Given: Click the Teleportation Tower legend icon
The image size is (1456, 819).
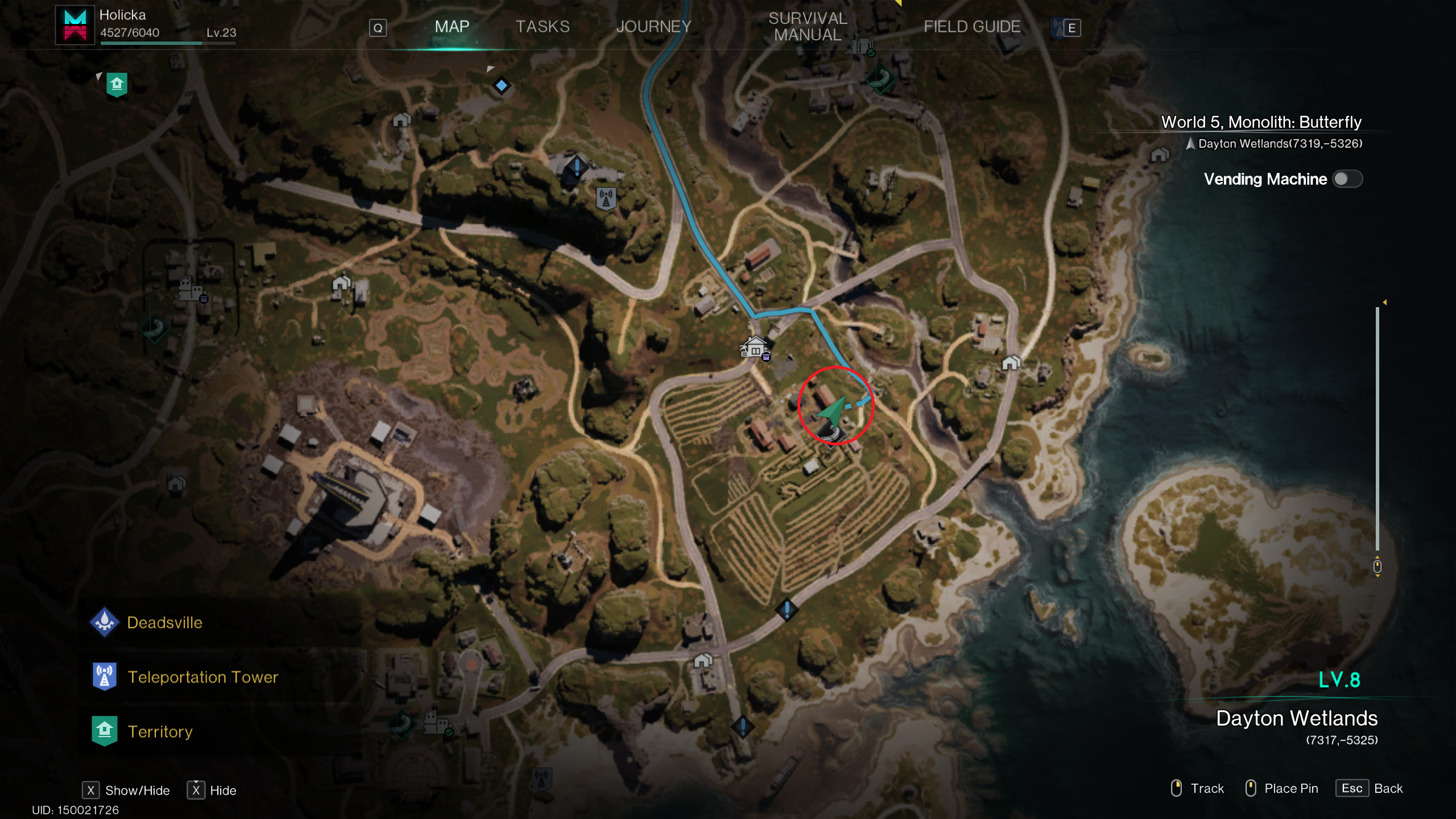Looking at the screenshot, I should coord(104,676).
